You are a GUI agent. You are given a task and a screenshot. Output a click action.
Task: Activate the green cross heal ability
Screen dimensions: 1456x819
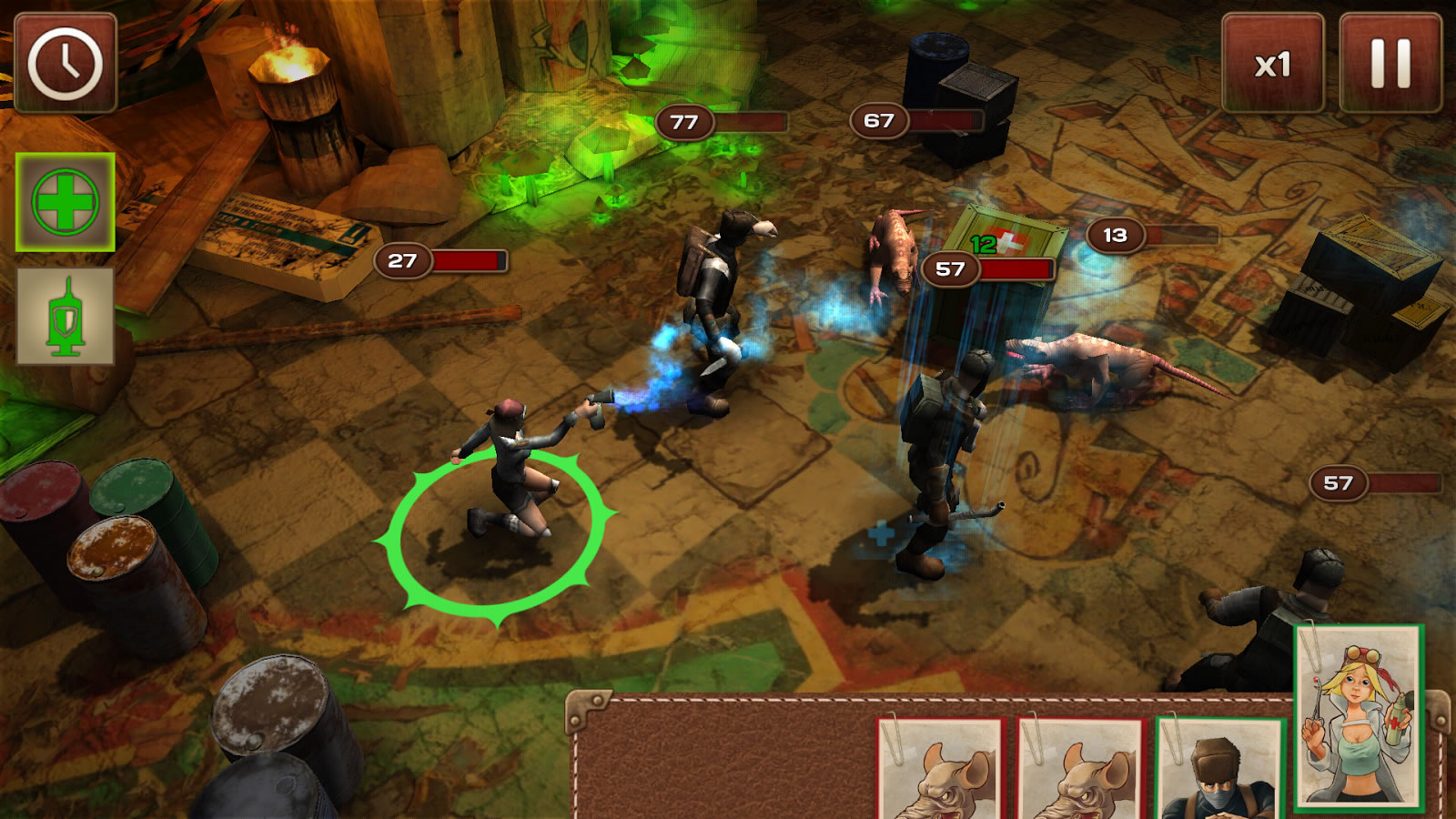tap(65, 202)
